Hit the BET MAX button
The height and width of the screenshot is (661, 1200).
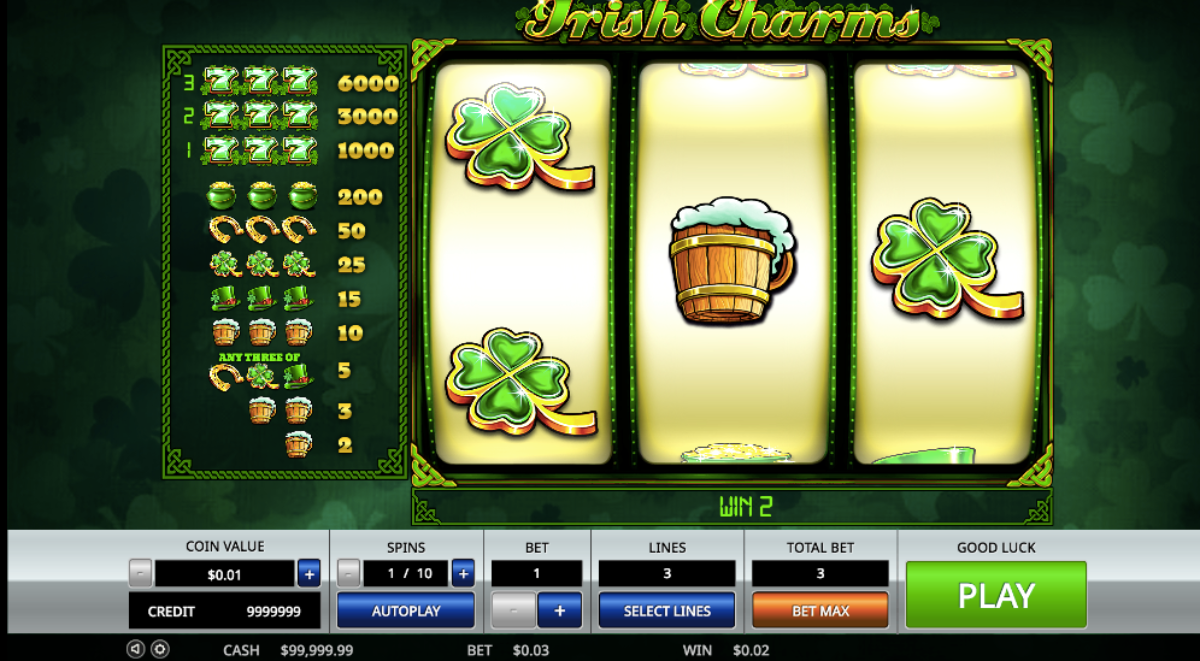820,610
